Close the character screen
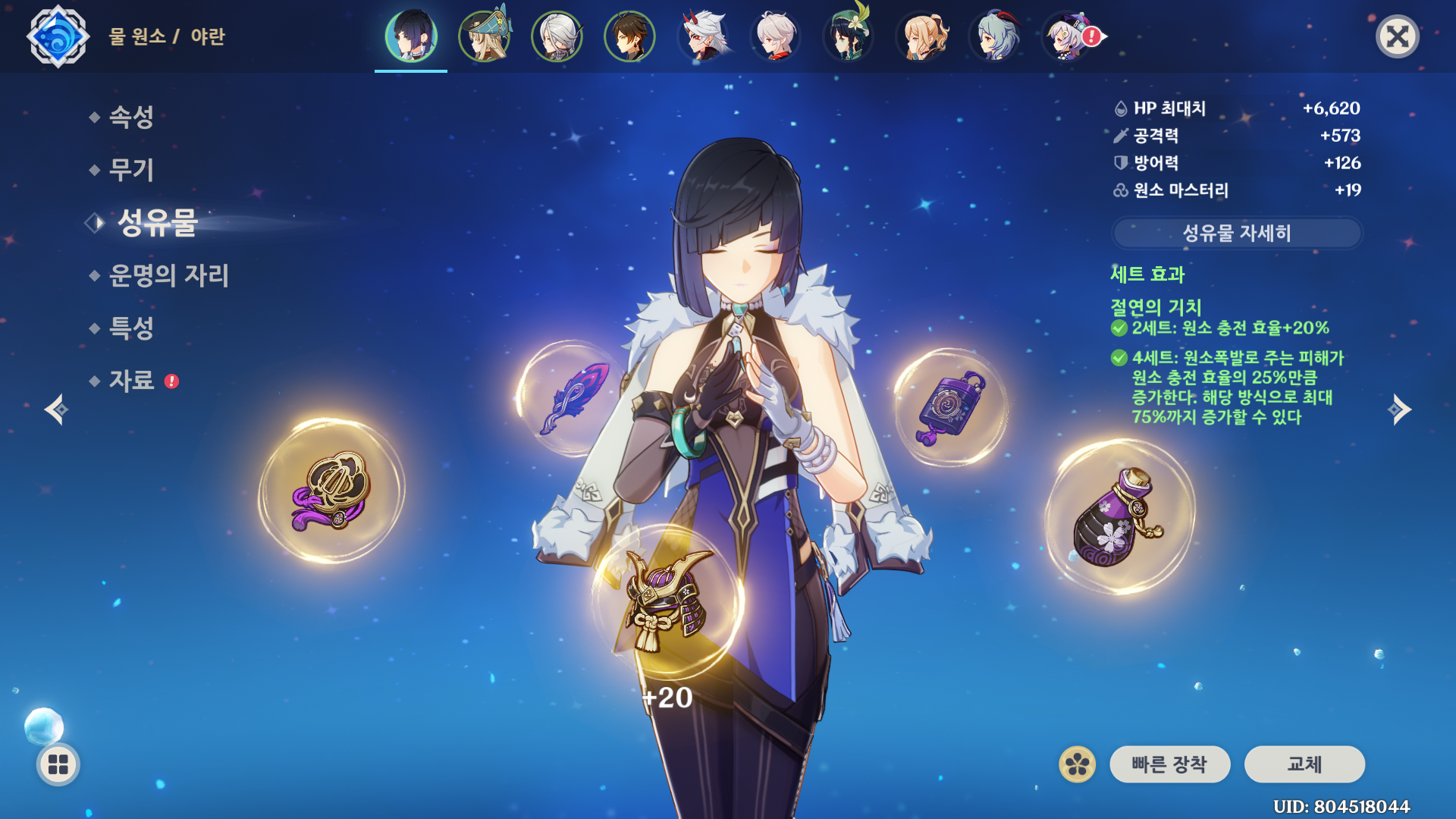 1397,36
